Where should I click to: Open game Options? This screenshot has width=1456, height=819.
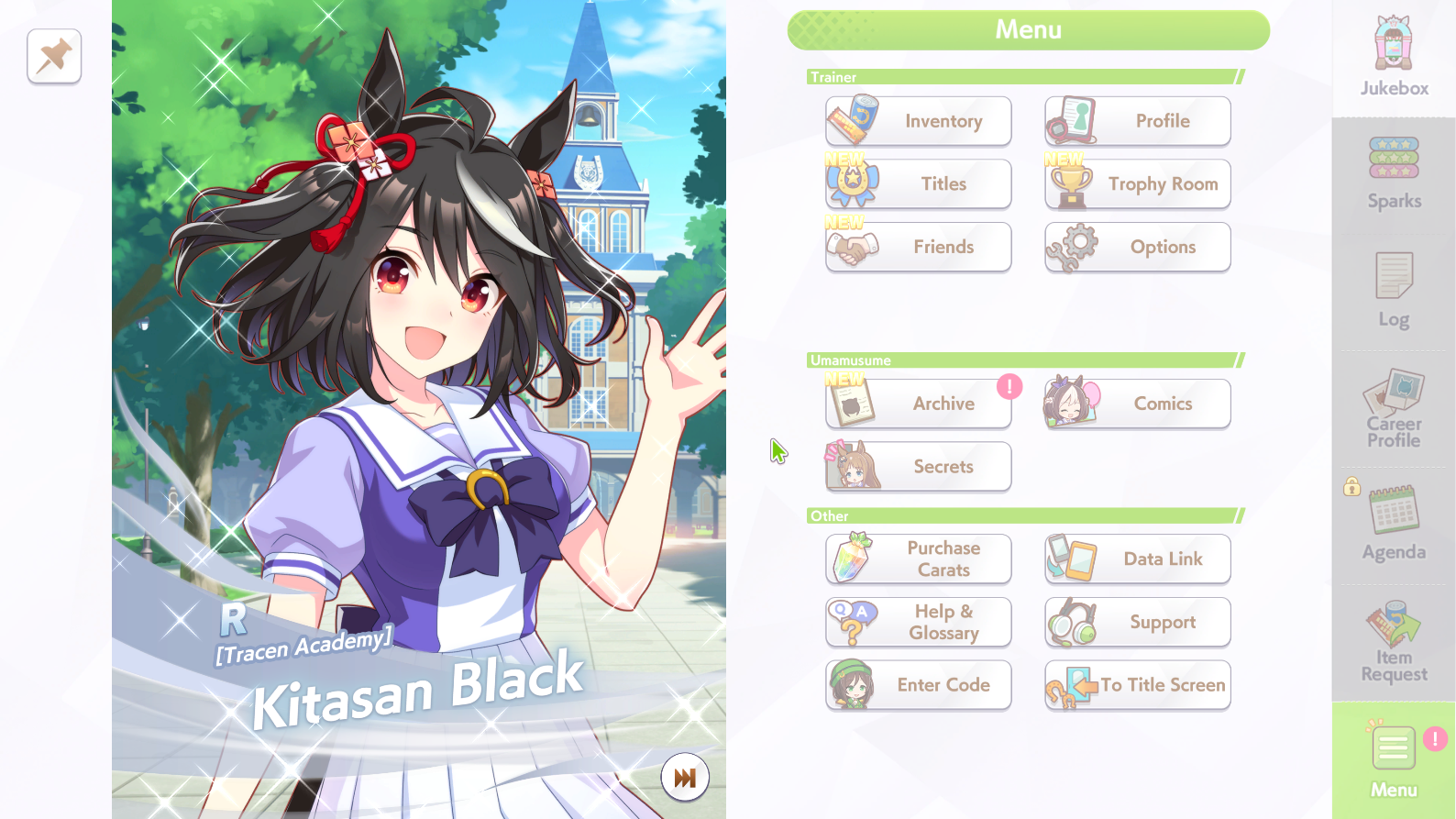coord(1138,247)
